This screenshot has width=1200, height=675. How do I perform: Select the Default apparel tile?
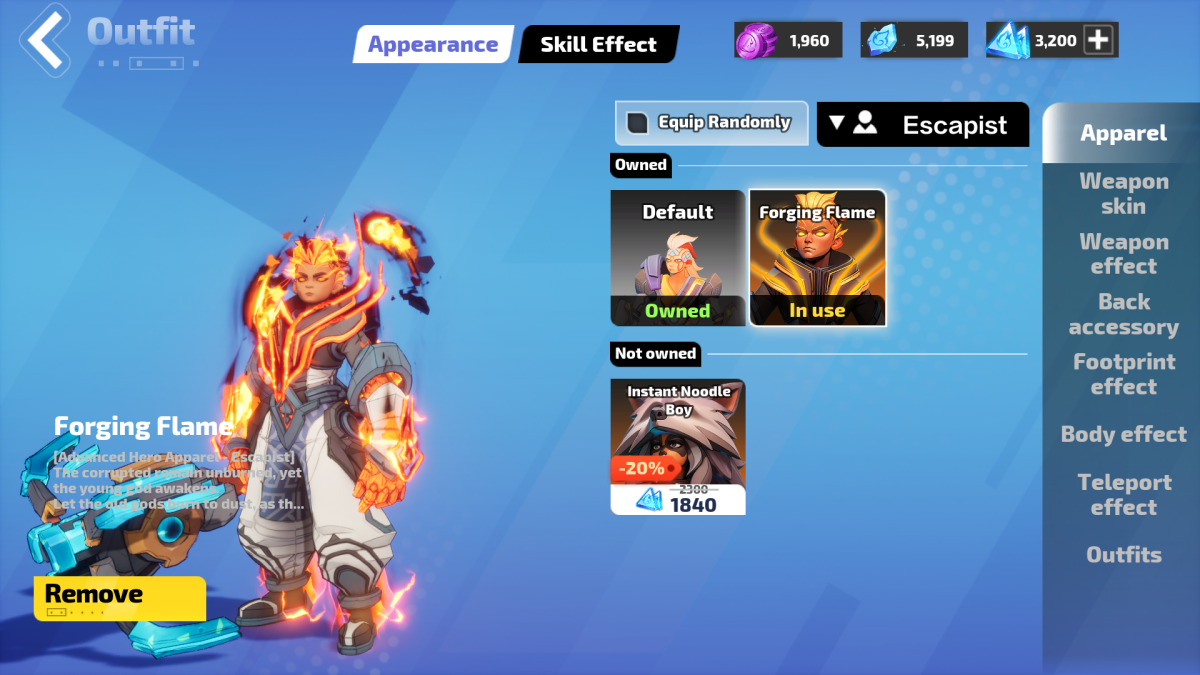click(678, 257)
